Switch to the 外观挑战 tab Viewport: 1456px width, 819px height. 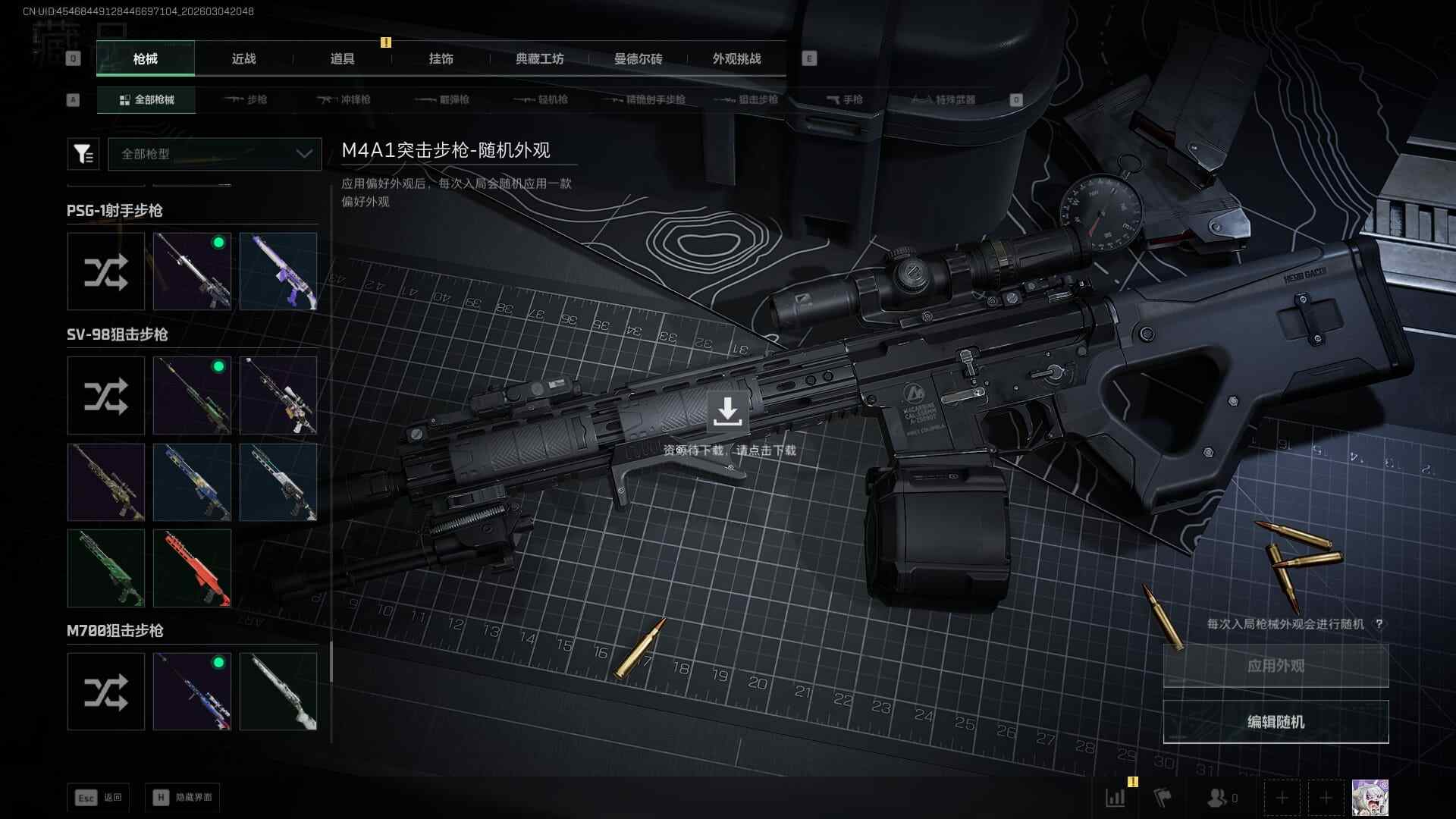[736, 59]
